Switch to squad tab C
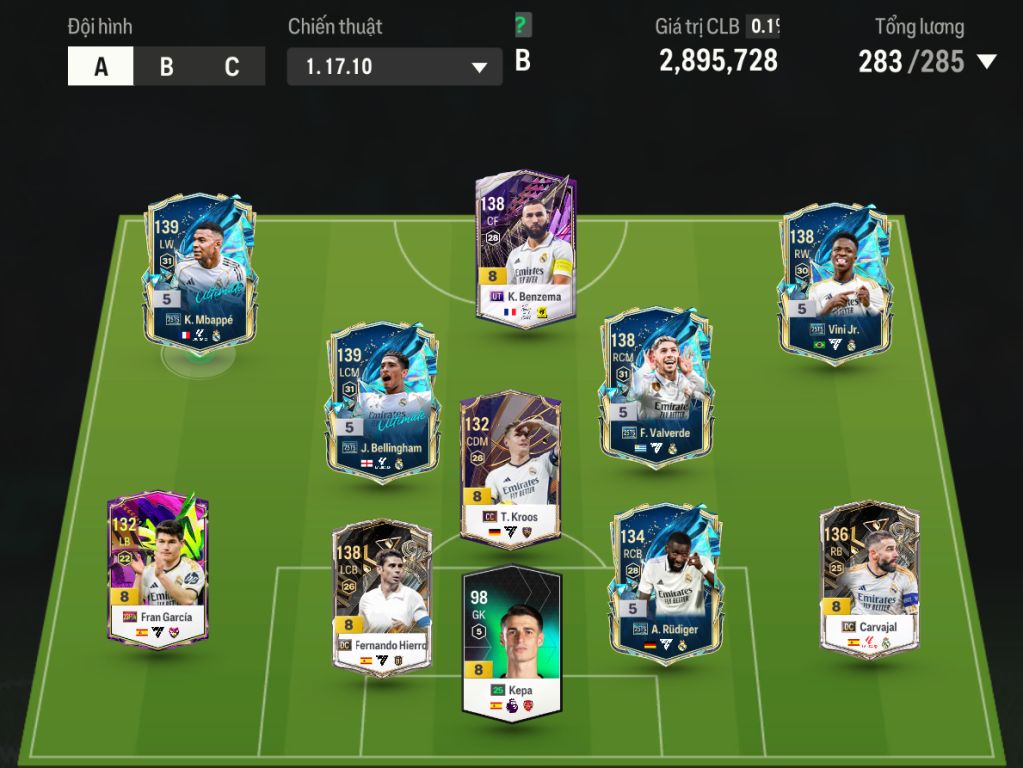This screenshot has width=1023, height=768. (232, 67)
